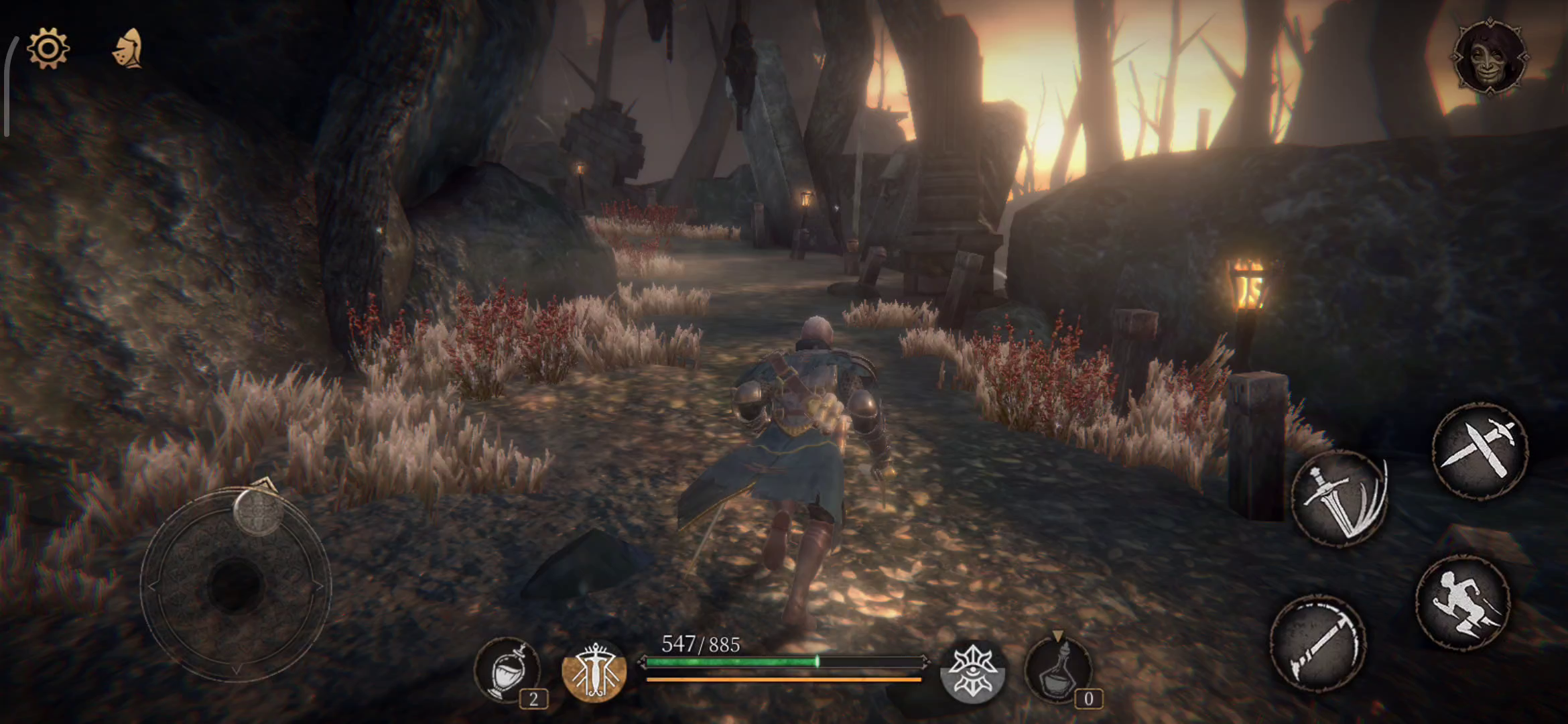
Task: Tap the crossed swords button
Action: (1480, 449)
